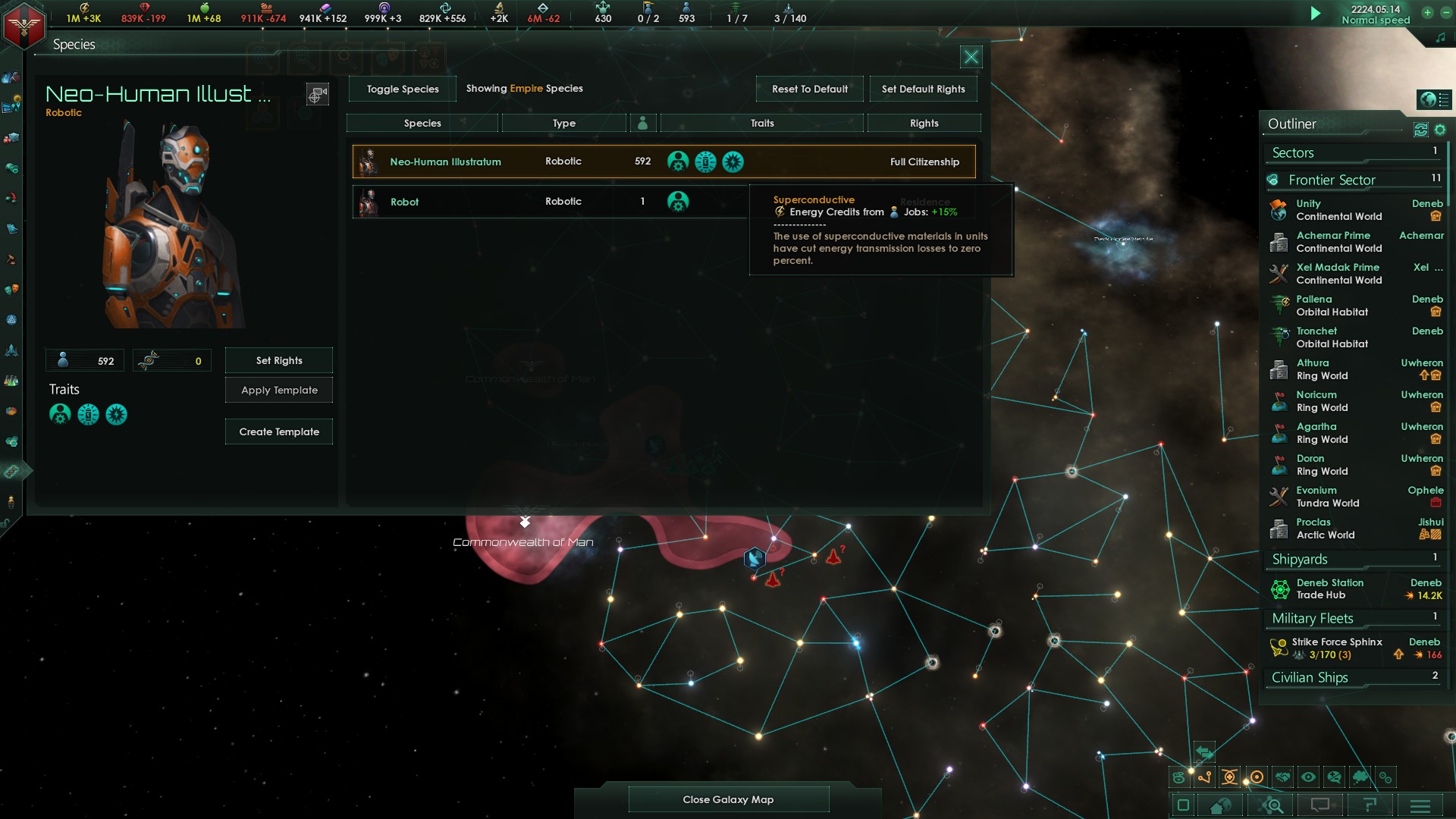Open the game menu (hamburger icon)

(1420, 805)
